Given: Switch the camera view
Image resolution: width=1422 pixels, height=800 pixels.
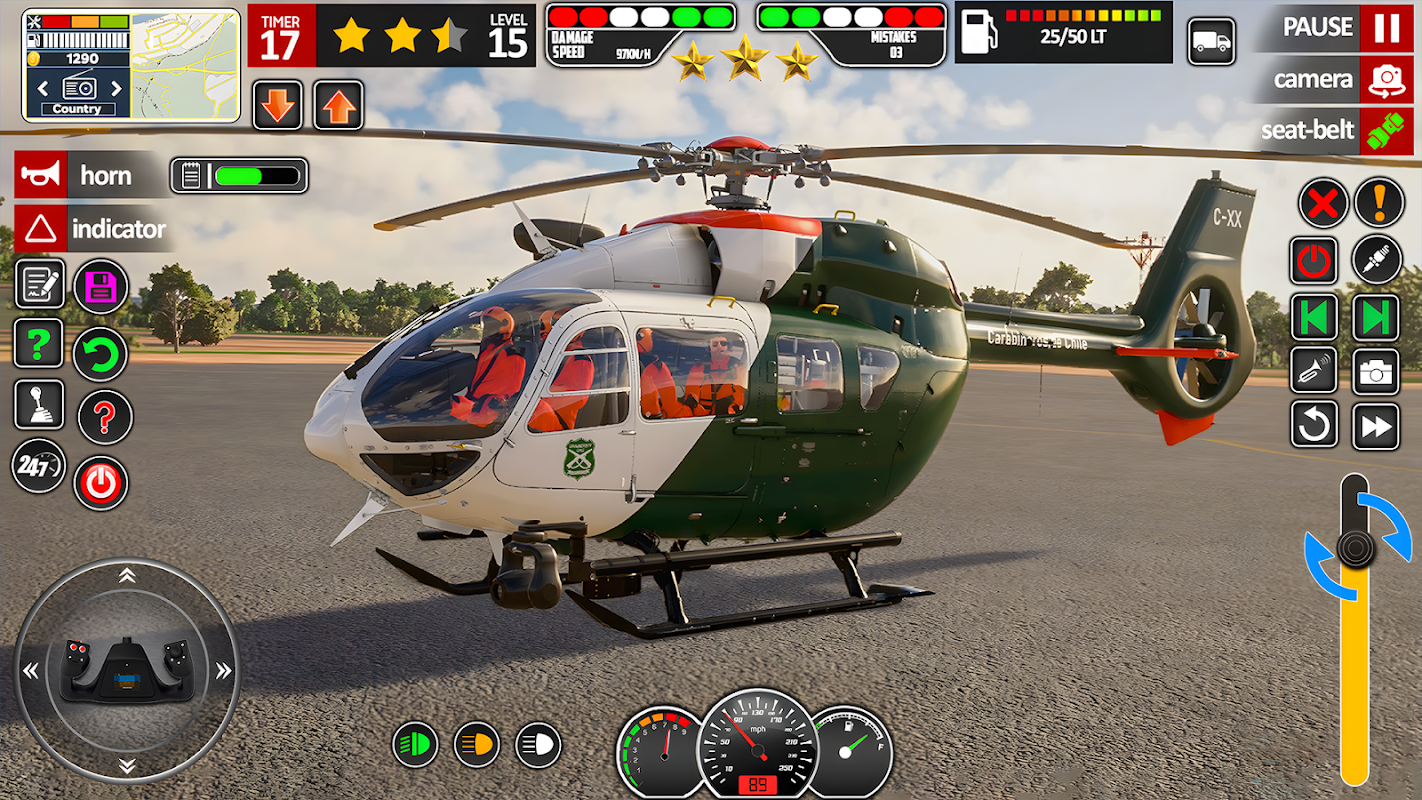Looking at the screenshot, I should [x=1385, y=80].
